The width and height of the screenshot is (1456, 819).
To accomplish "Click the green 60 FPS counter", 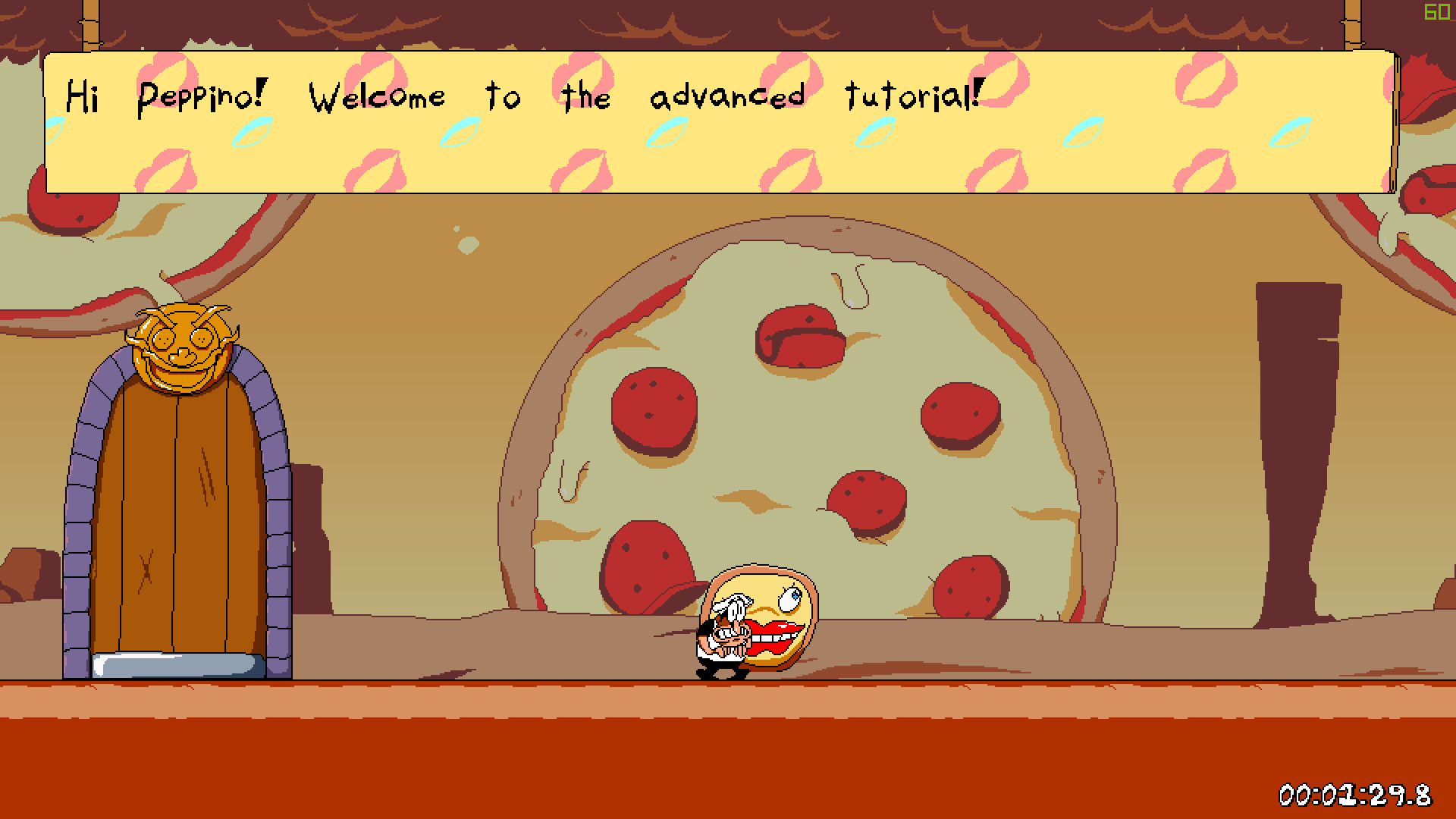I will tap(1436, 12).
